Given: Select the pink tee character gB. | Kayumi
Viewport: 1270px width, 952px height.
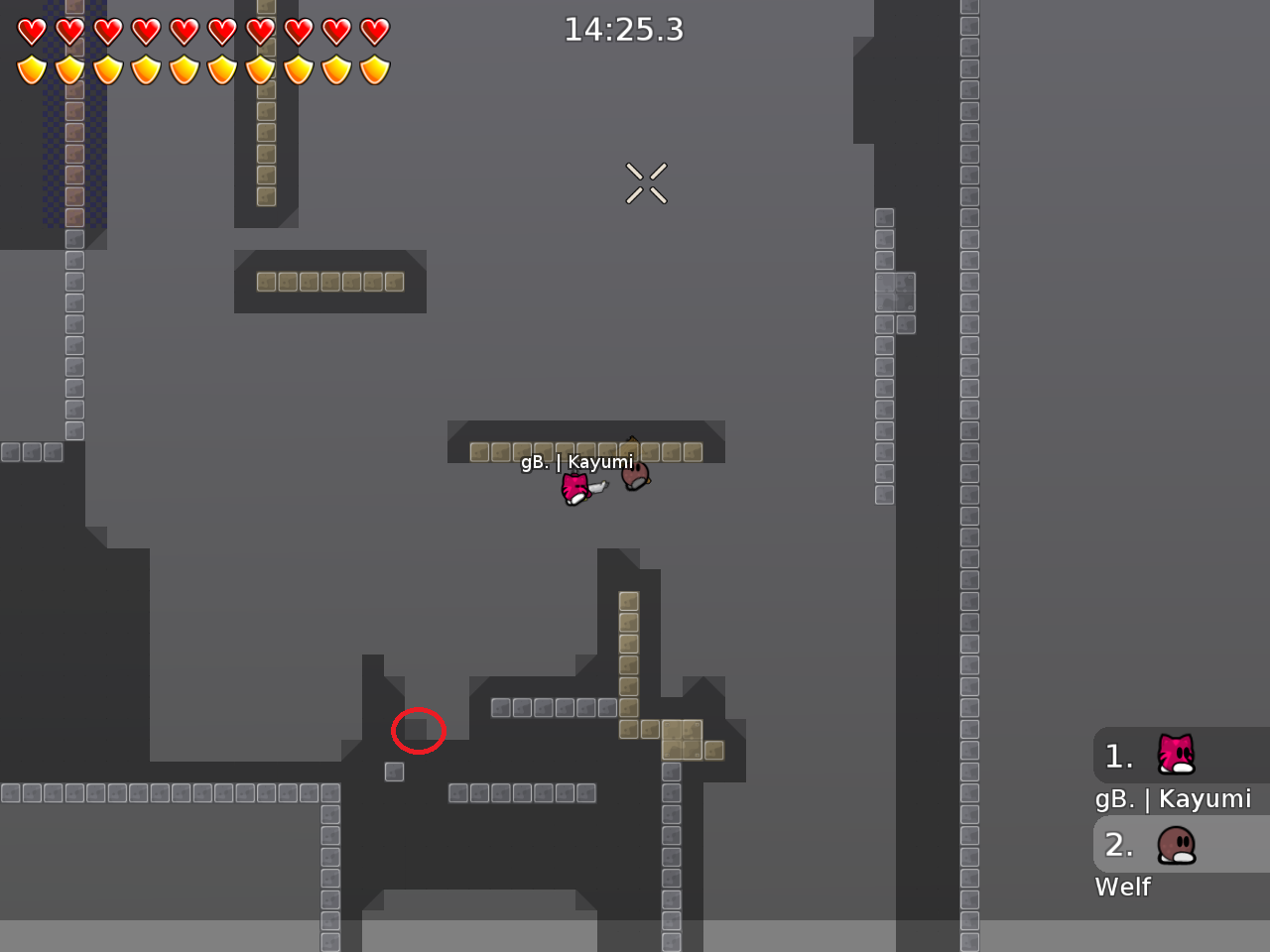Looking at the screenshot, I should 575,488.
